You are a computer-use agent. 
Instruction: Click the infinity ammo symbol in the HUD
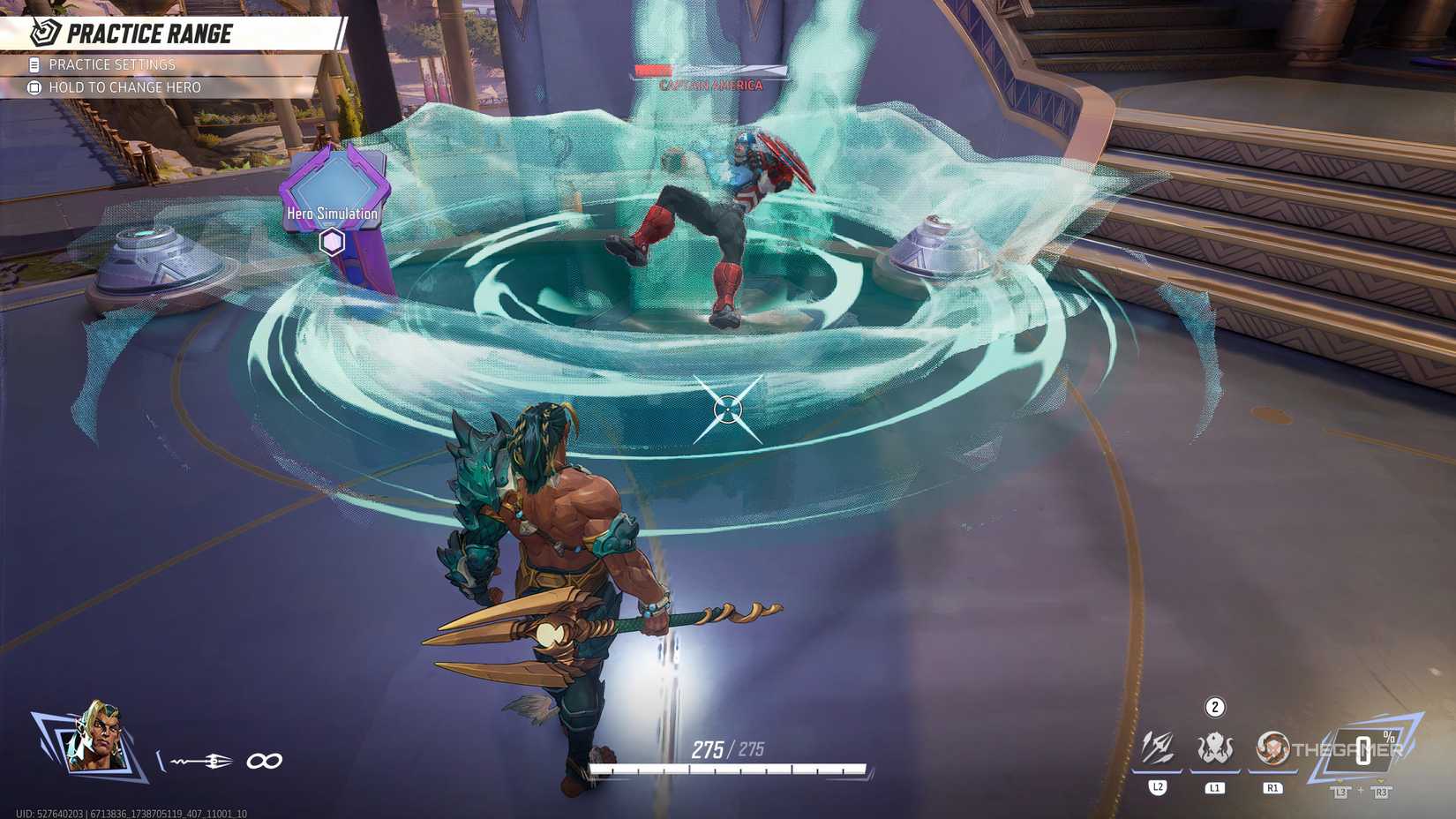pyautogui.click(x=266, y=758)
